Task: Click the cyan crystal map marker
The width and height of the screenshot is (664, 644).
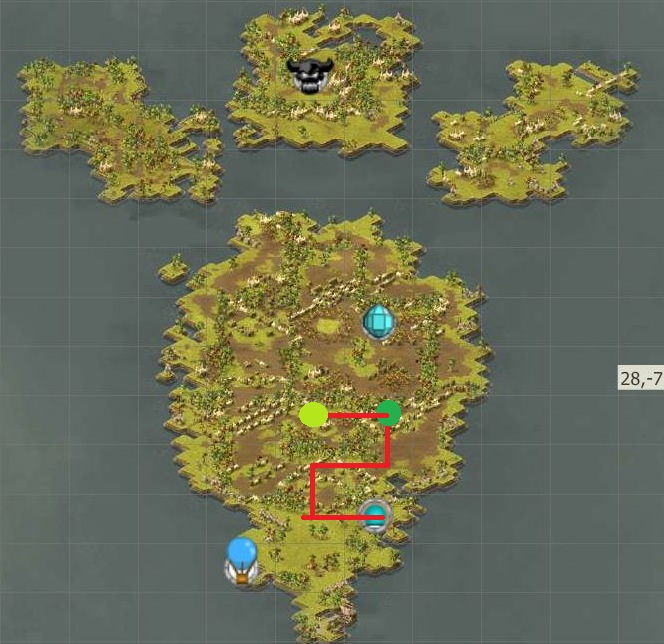Action: 378,322
